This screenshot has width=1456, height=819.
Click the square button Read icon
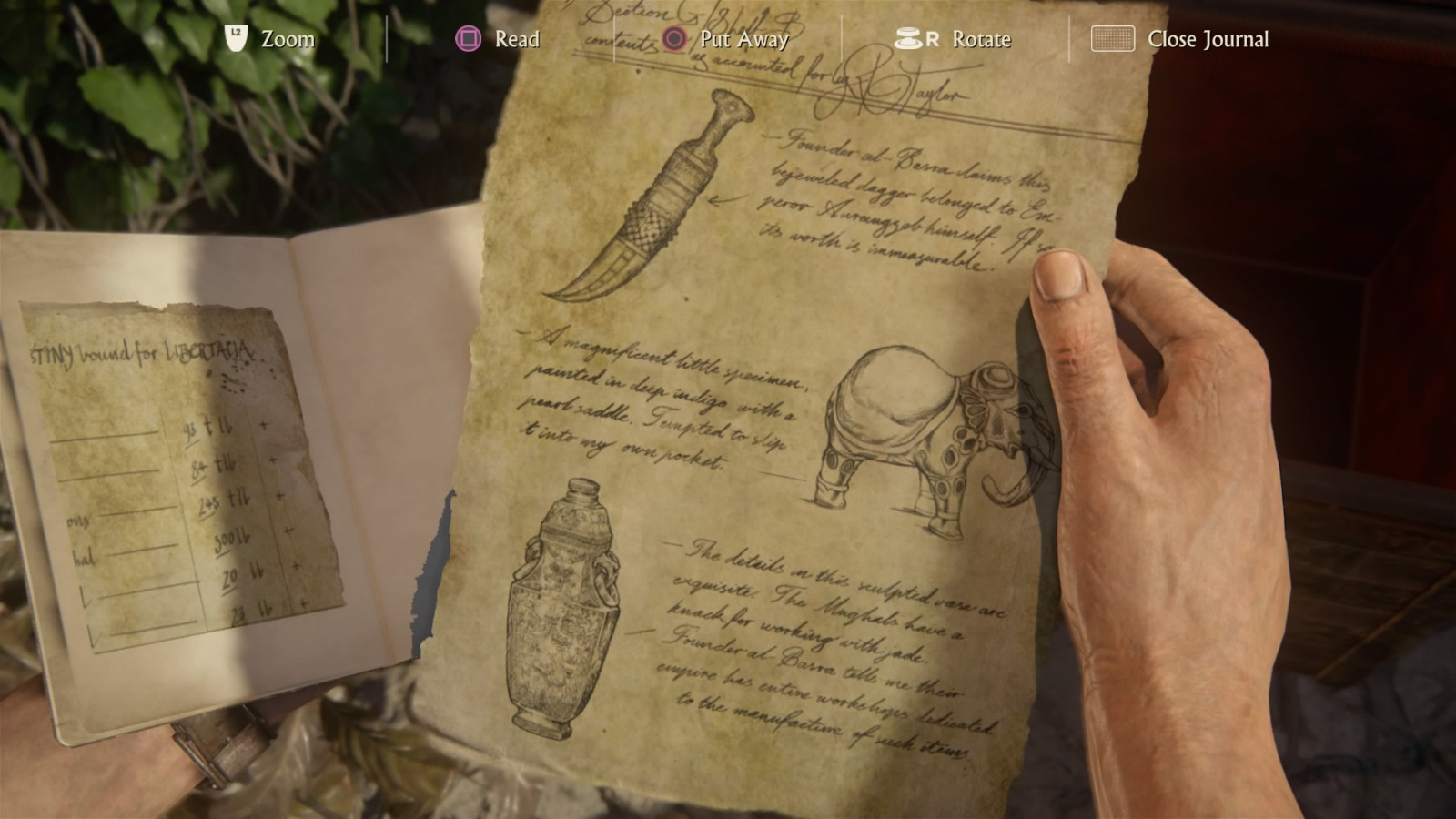pos(470,38)
